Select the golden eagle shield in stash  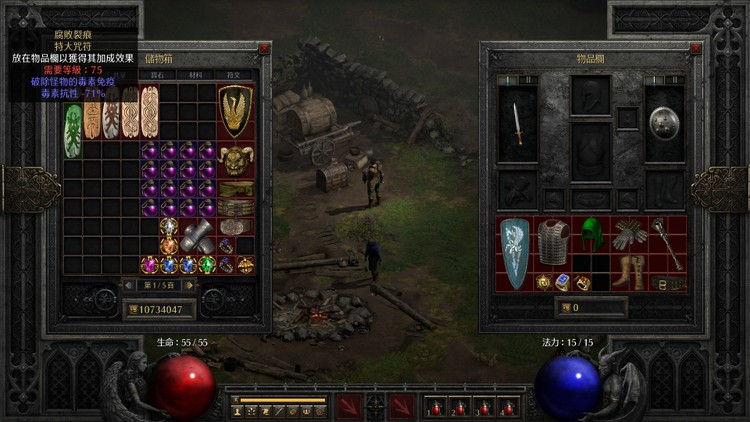coord(236,111)
